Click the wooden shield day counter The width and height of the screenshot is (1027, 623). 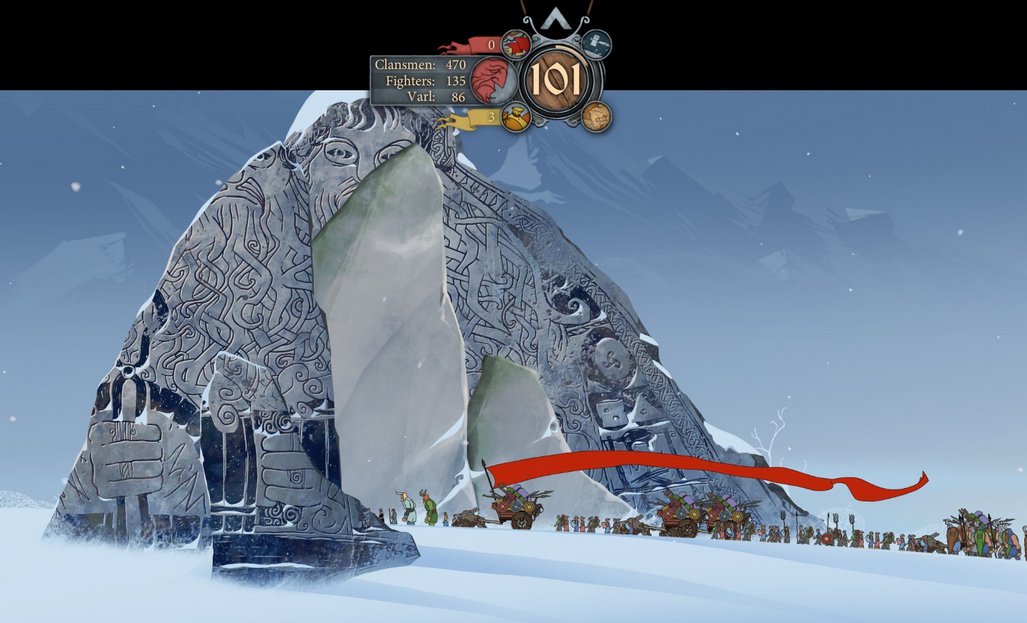(x=558, y=79)
